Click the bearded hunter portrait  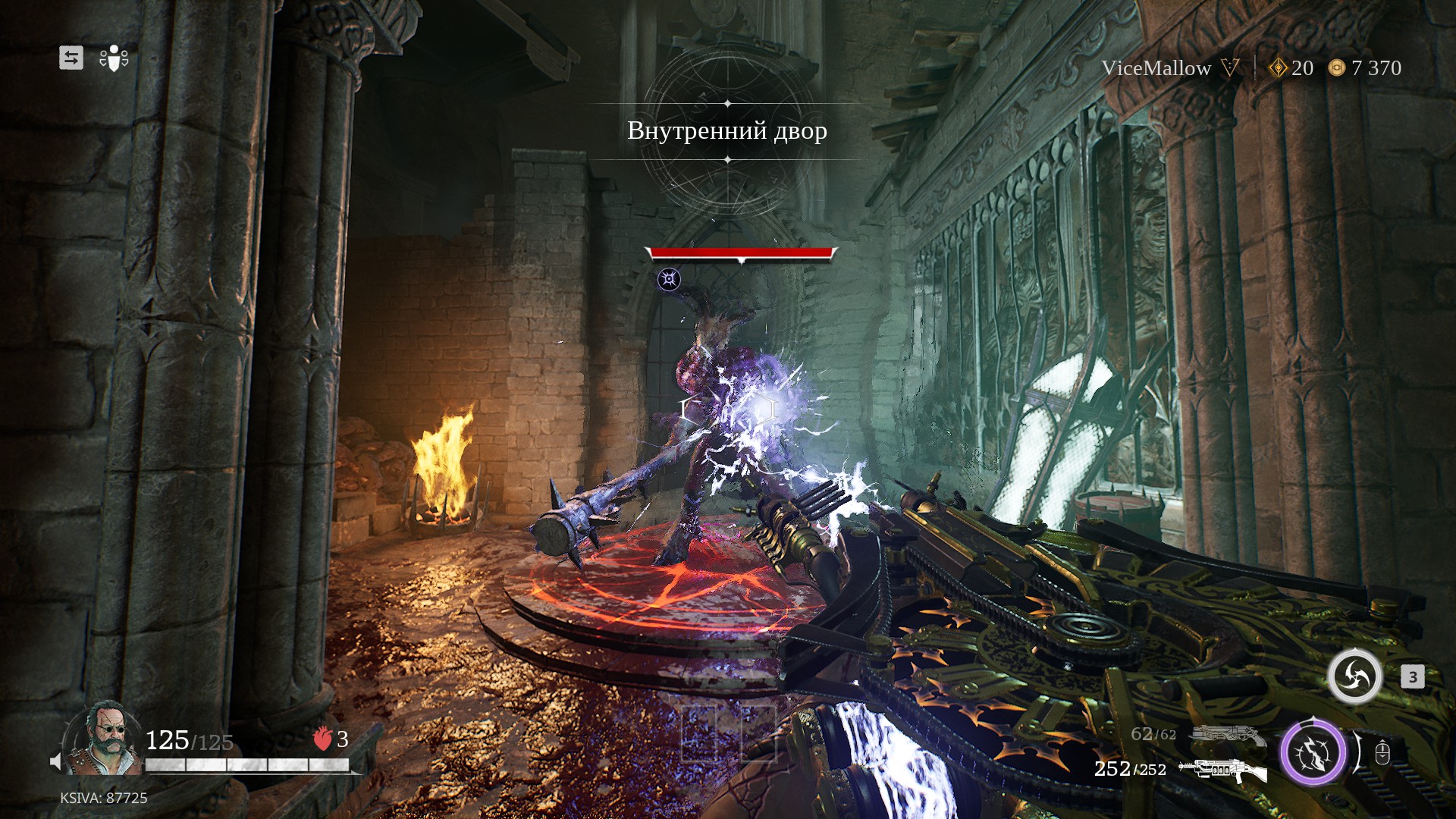104,737
